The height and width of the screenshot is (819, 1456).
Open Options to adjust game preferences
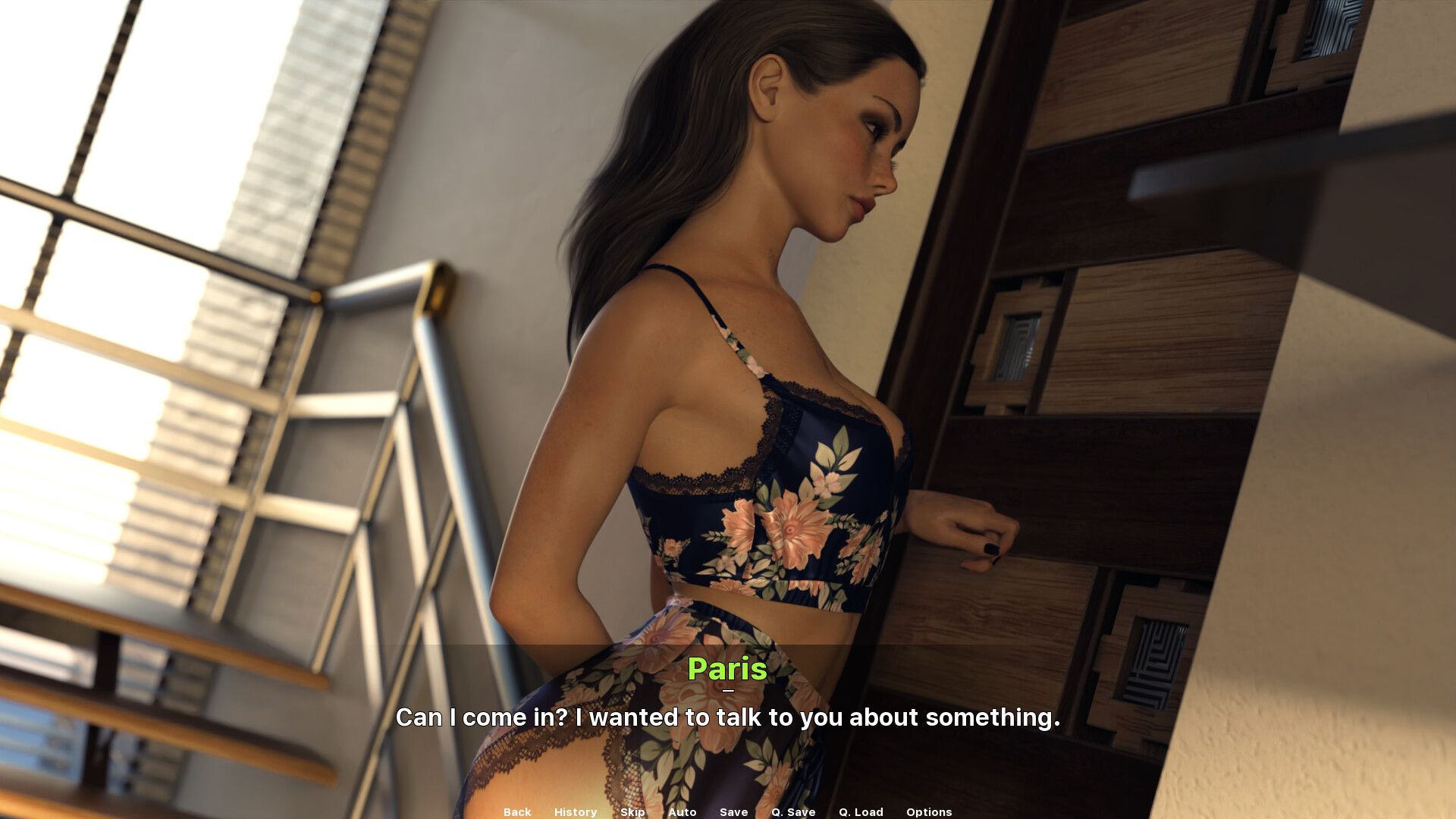tap(929, 811)
